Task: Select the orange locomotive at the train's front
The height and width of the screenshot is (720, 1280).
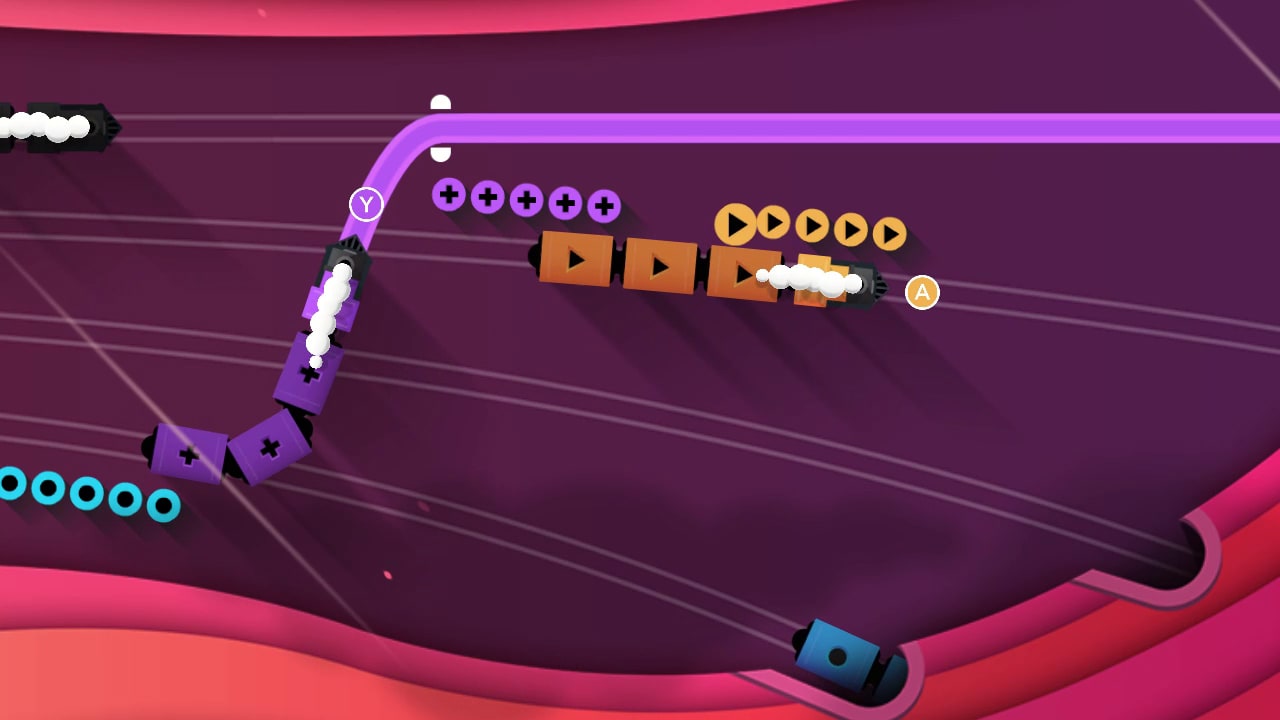Action: (x=858, y=285)
